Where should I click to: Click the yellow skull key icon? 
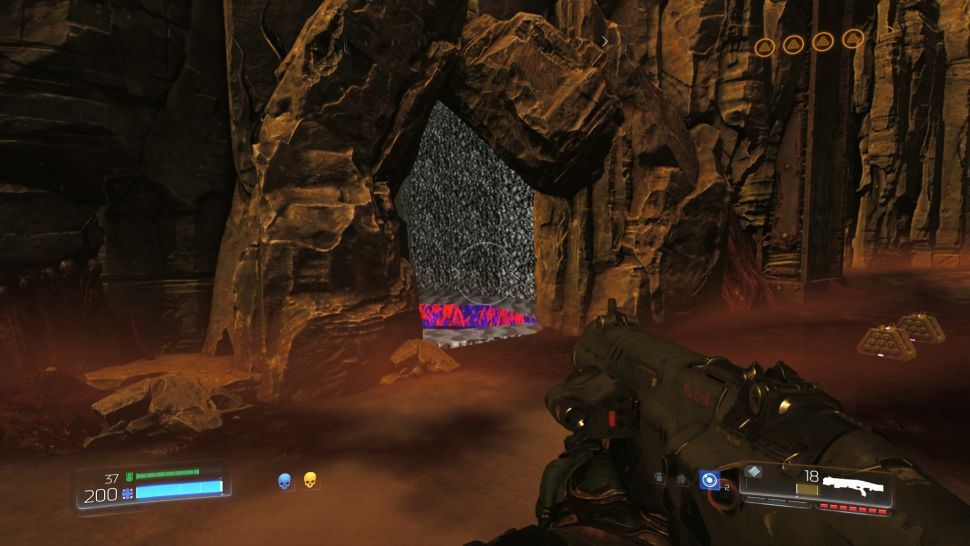pos(310,481)
